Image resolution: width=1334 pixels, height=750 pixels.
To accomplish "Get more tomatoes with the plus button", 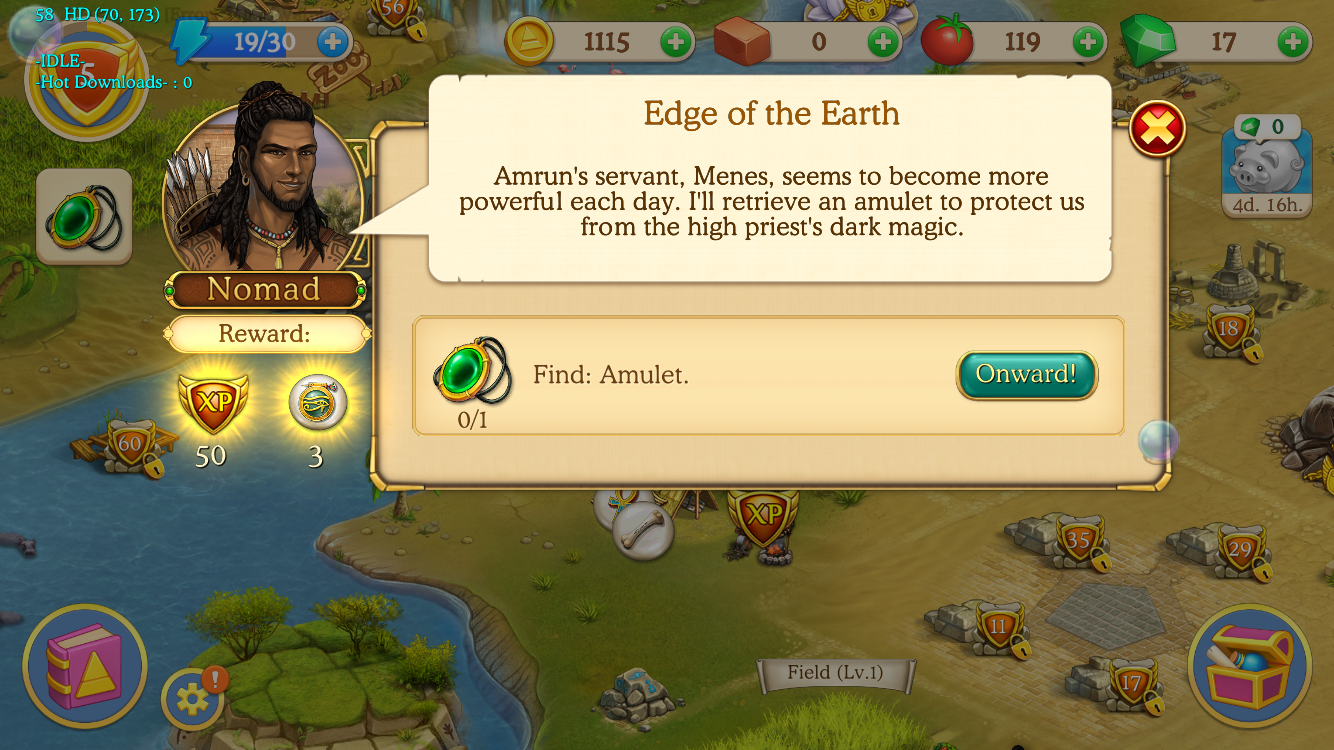I will (x=1088, y=42).
